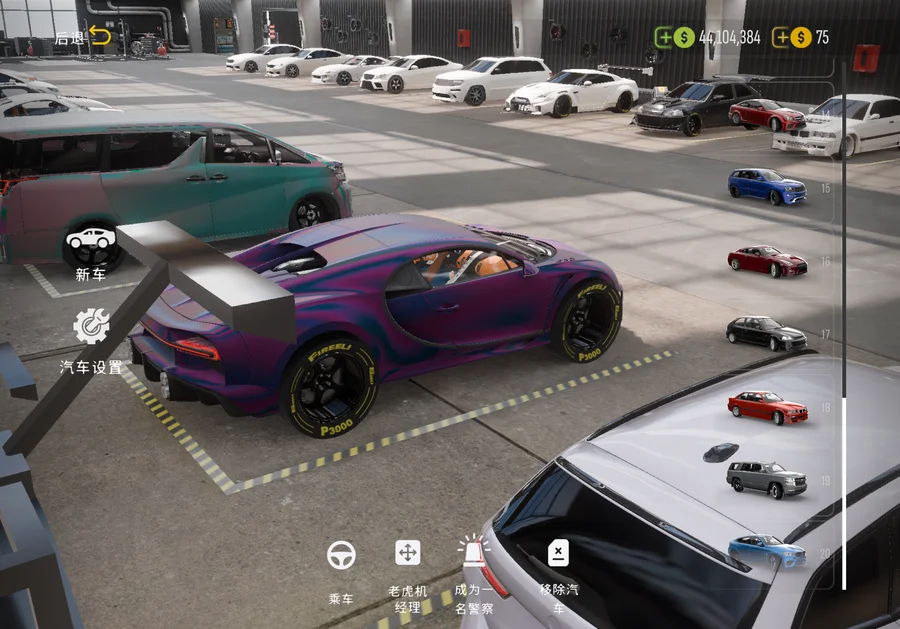Viewport: 900px width, 629px height.
Task: Open the 新车 new car menu
Action: tap(90, 250)
